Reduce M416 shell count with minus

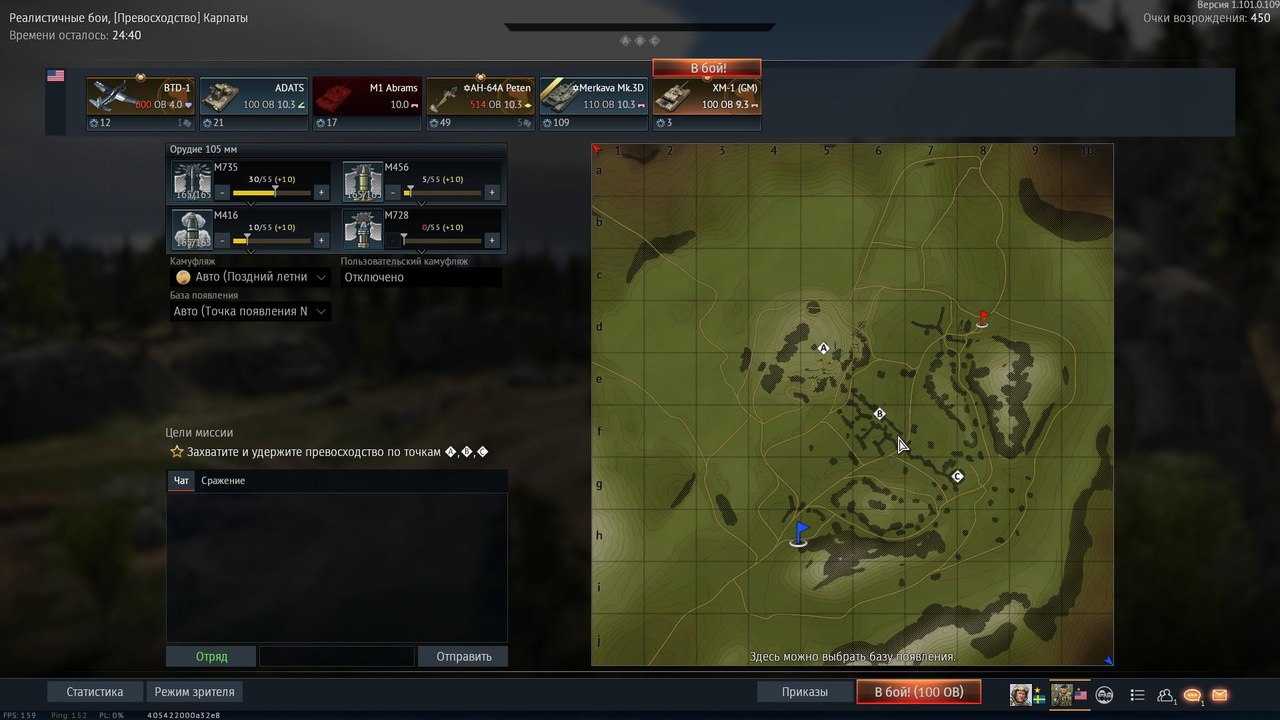point(222,240)
